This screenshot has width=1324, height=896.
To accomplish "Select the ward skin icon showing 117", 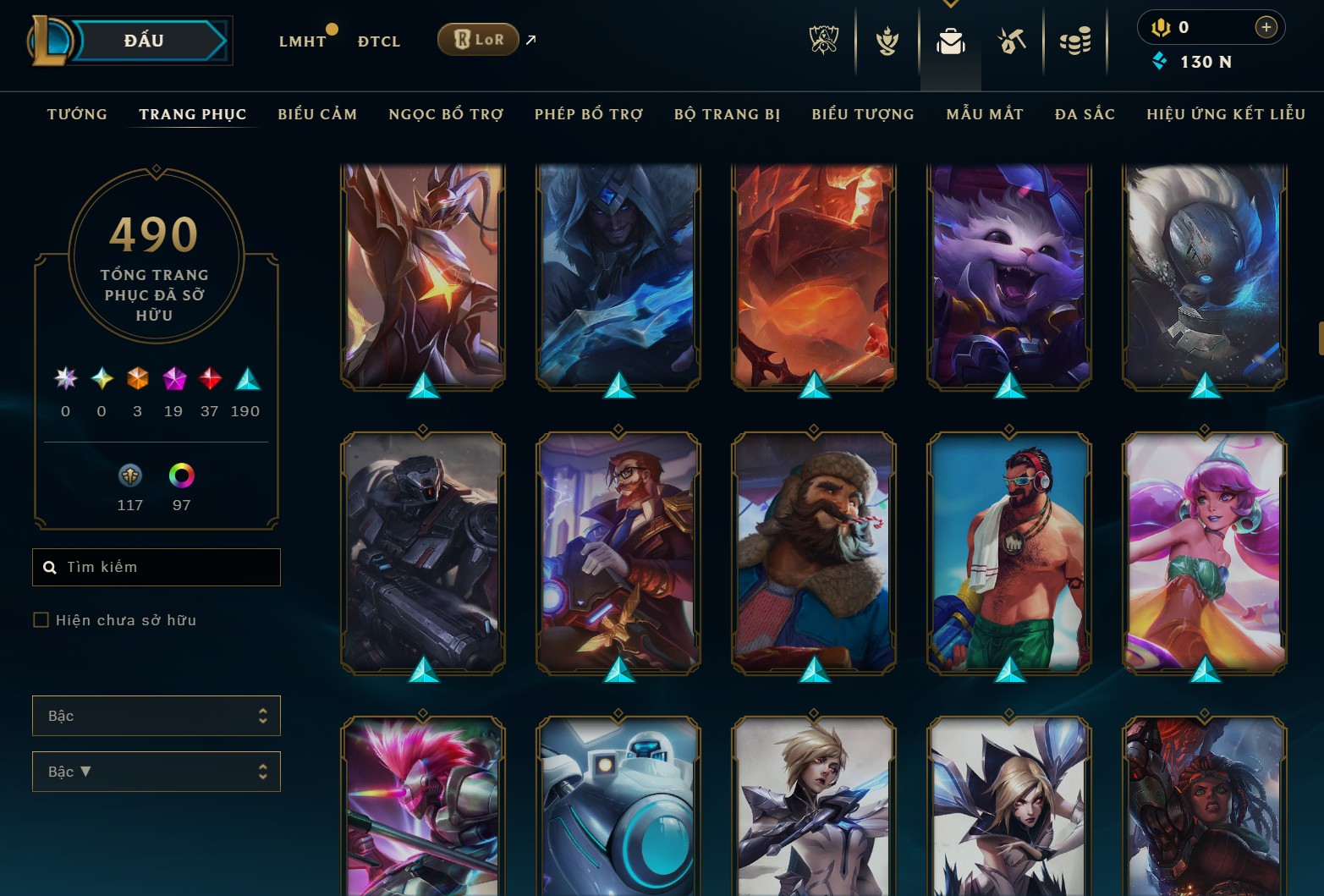I will point(129,475).
